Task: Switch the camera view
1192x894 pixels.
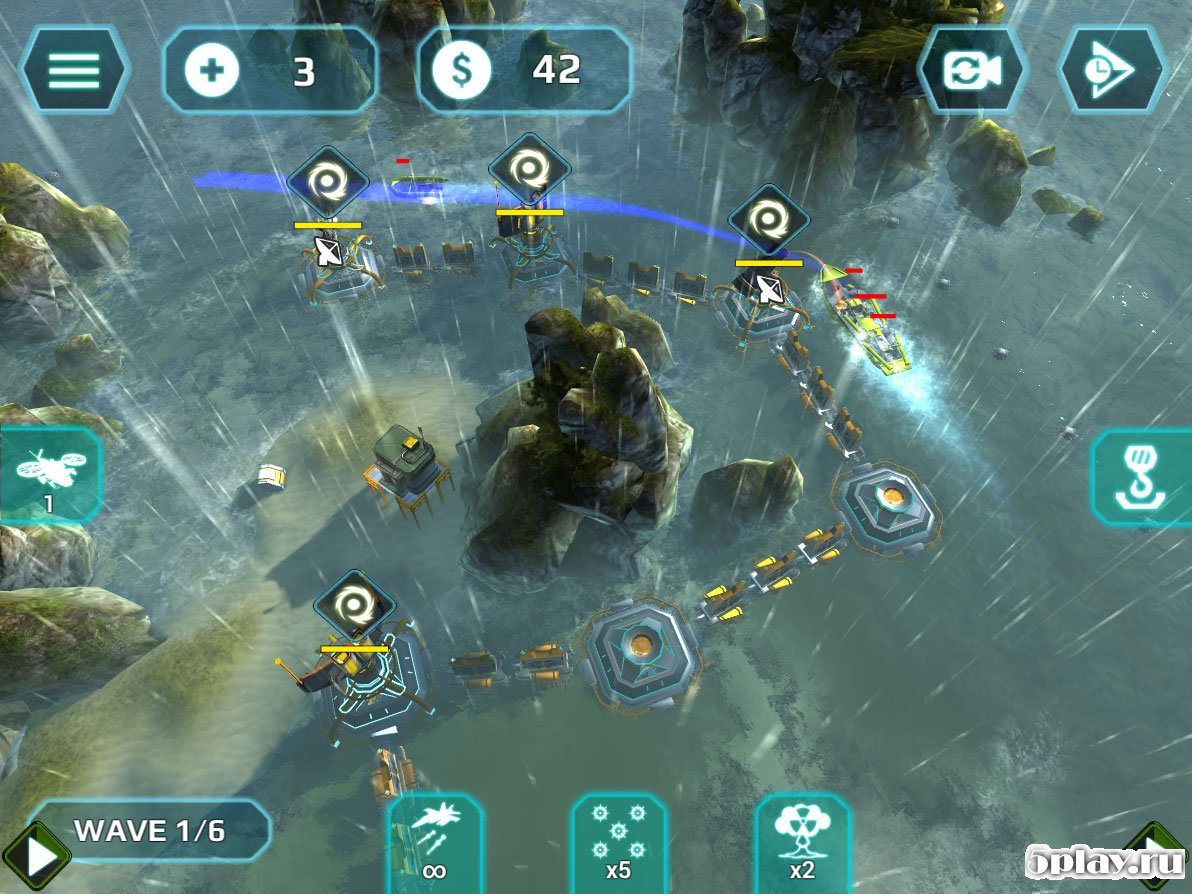Action: click(973, 70)
